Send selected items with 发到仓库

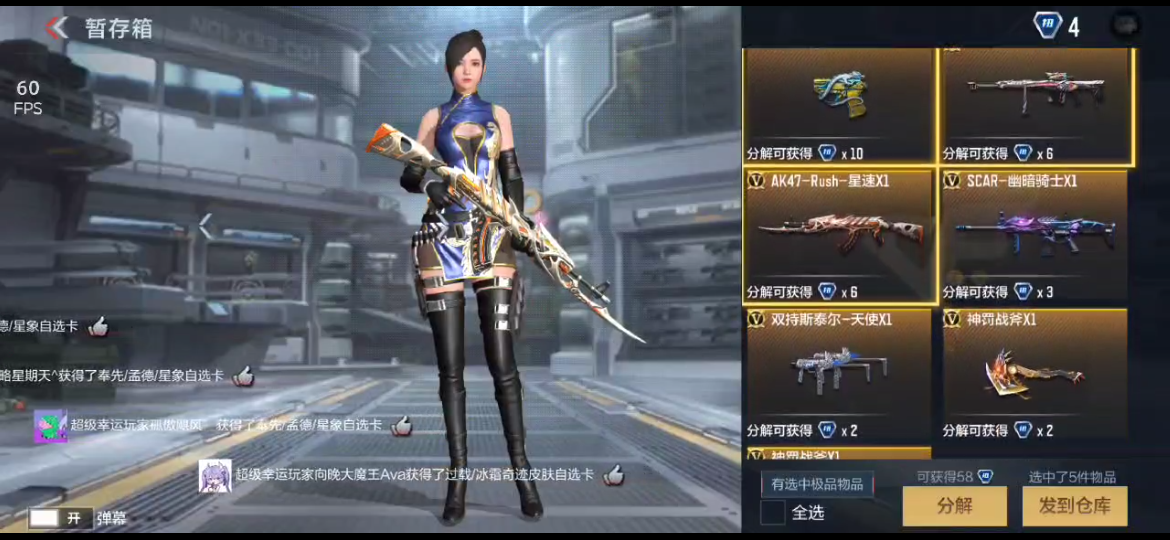pyautogui.click(x=1074, y=506)
